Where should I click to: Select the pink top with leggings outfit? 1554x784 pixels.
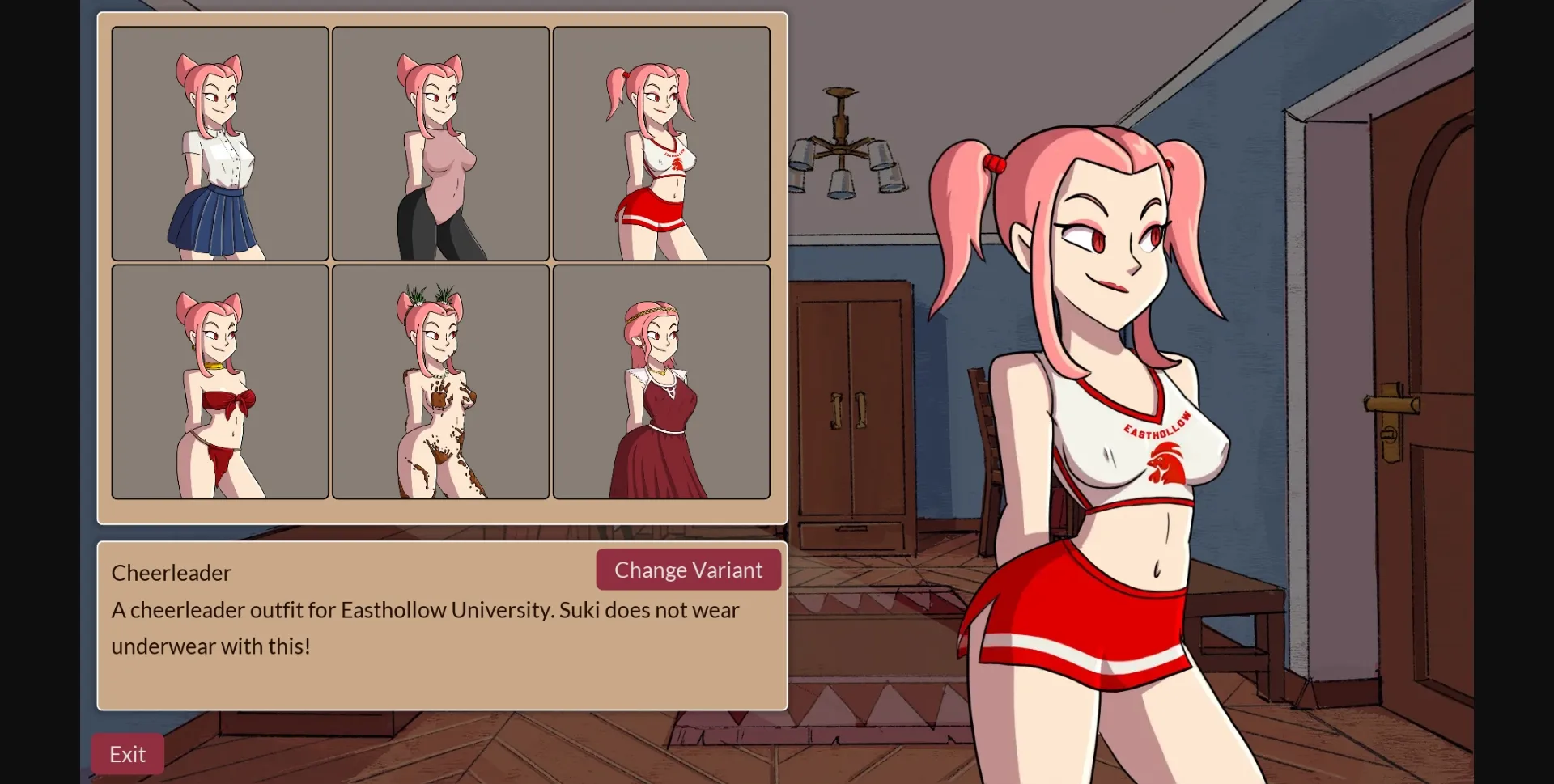[441, 142]
